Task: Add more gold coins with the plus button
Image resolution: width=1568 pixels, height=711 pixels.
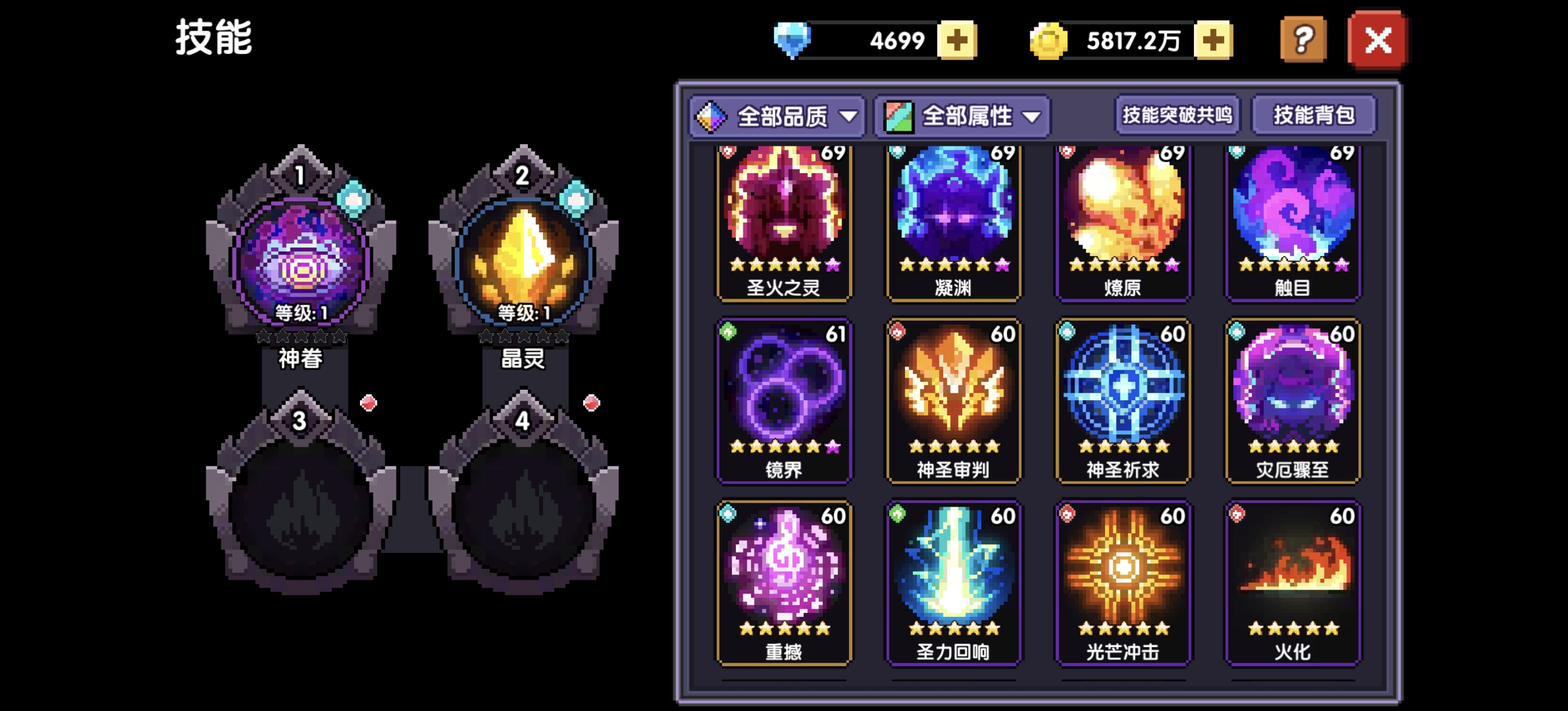Action: pos(1213,40)
